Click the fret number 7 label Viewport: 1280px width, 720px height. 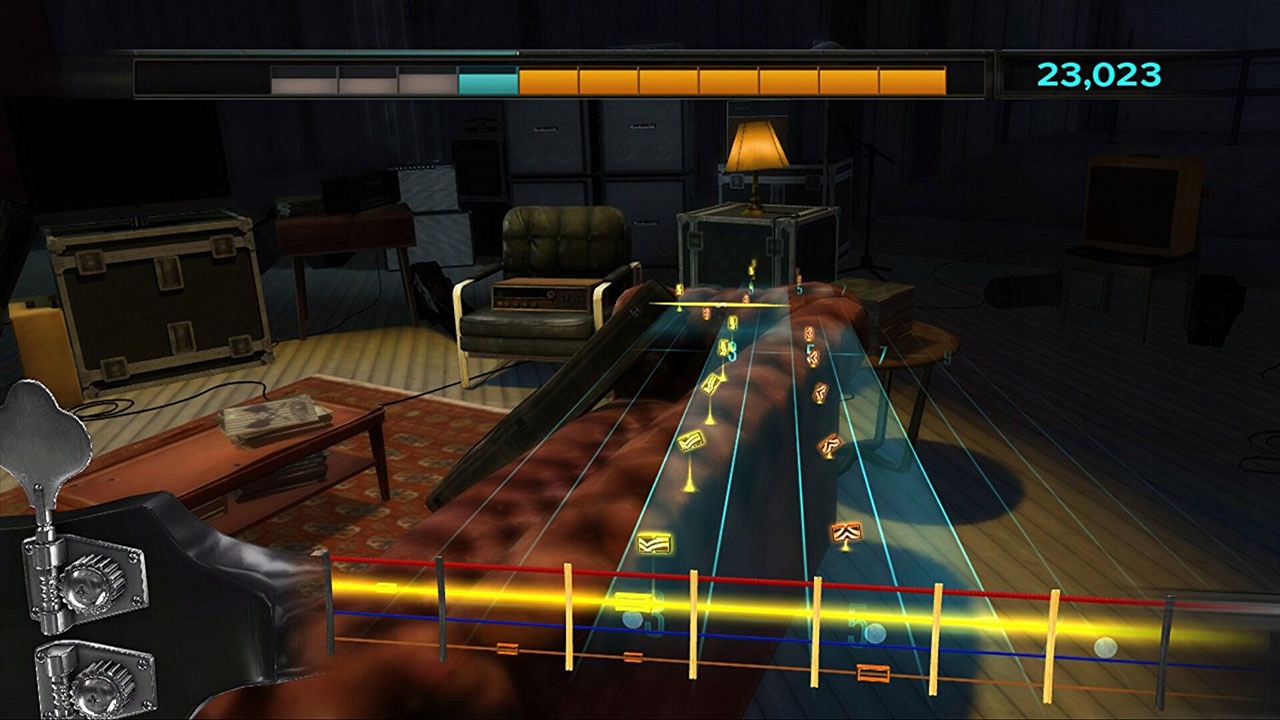(882, 354)
